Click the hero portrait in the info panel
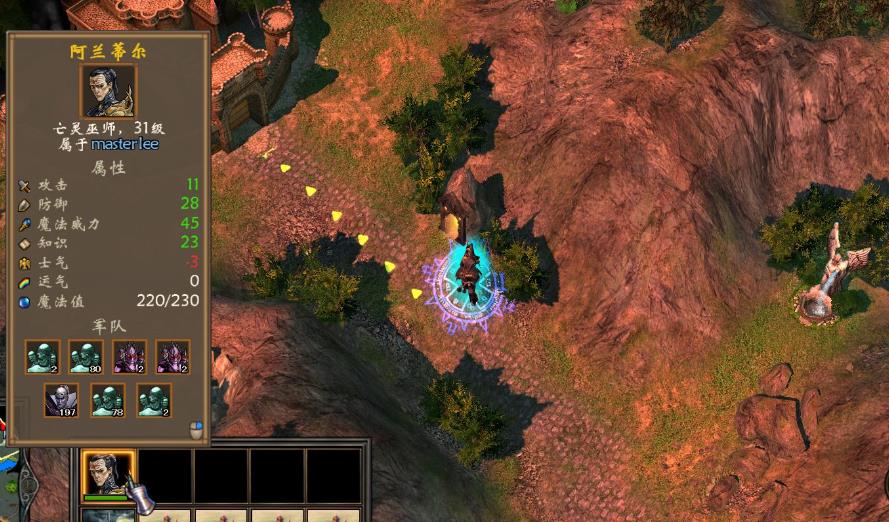 click(108, 92)
